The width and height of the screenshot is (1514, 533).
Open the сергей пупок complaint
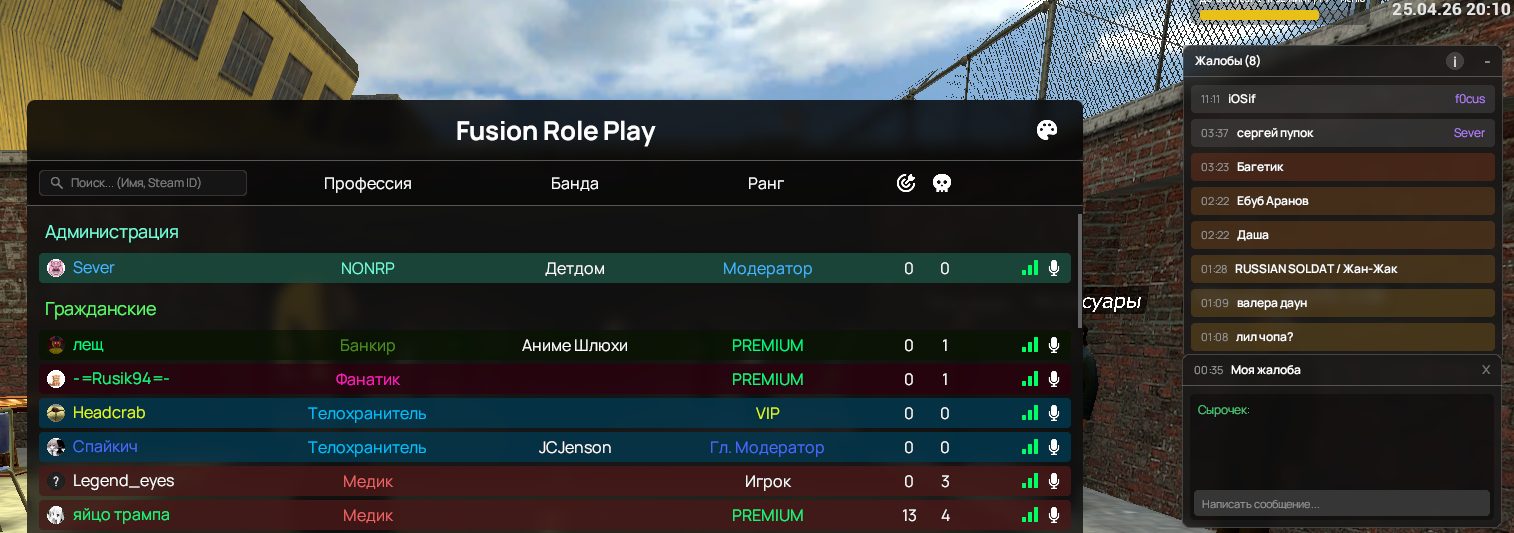point(1342,133)
